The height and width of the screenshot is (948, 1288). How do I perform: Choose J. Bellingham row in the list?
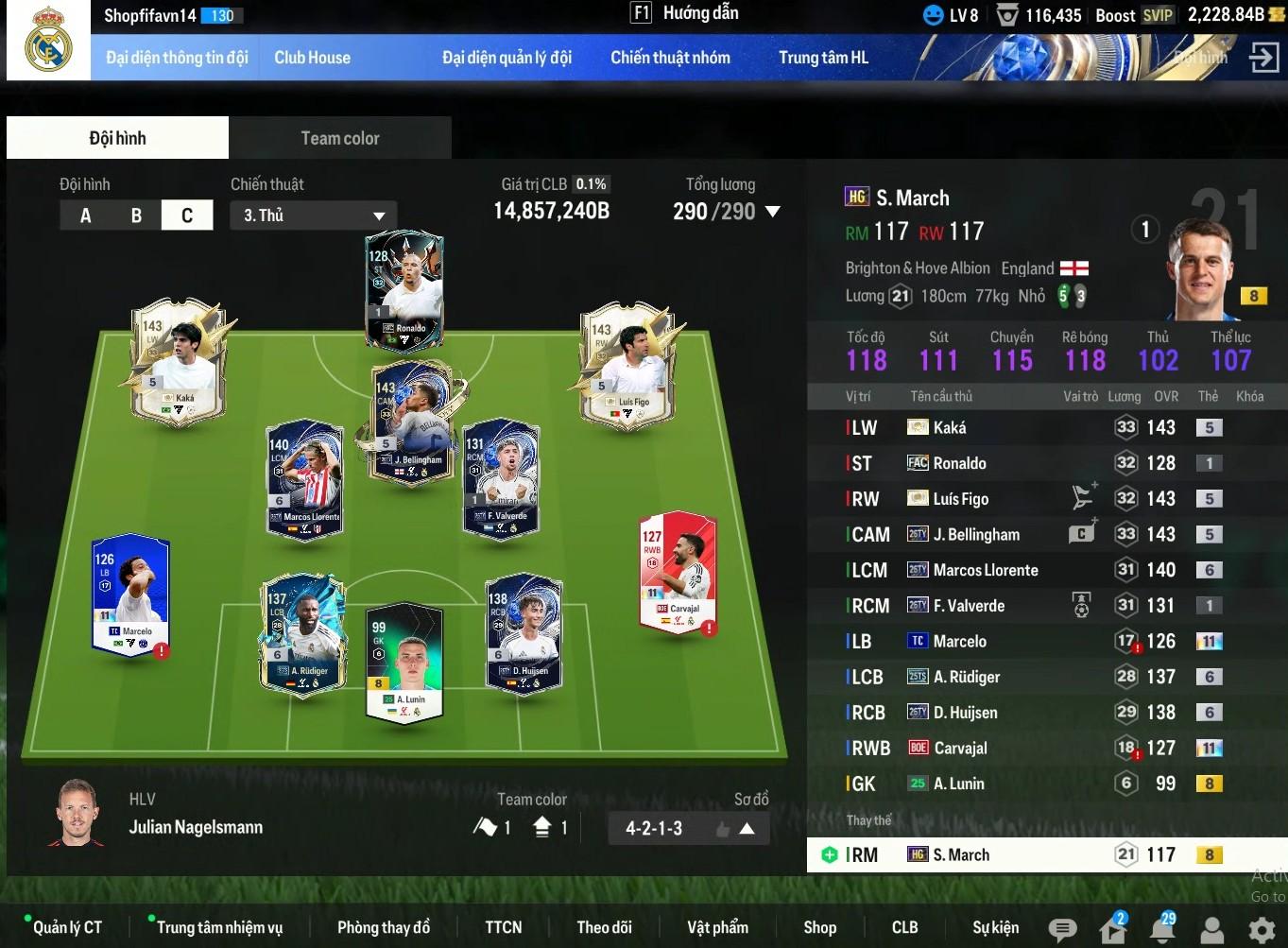(976, 535)
